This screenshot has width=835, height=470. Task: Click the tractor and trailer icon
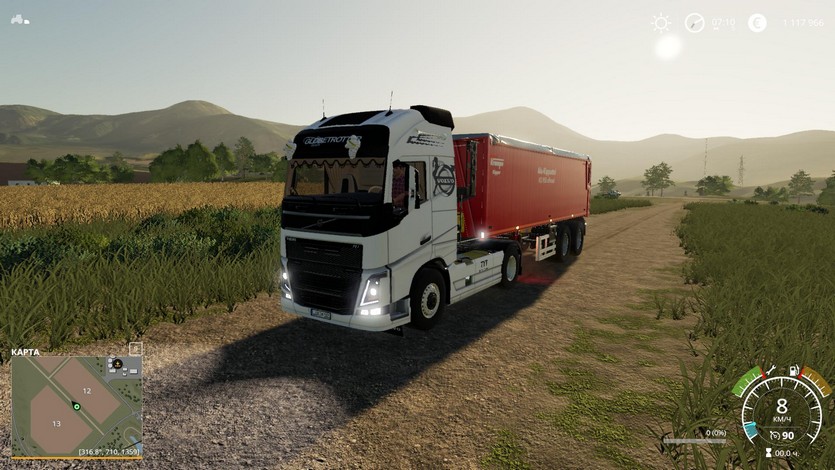[x=20, y=19]
